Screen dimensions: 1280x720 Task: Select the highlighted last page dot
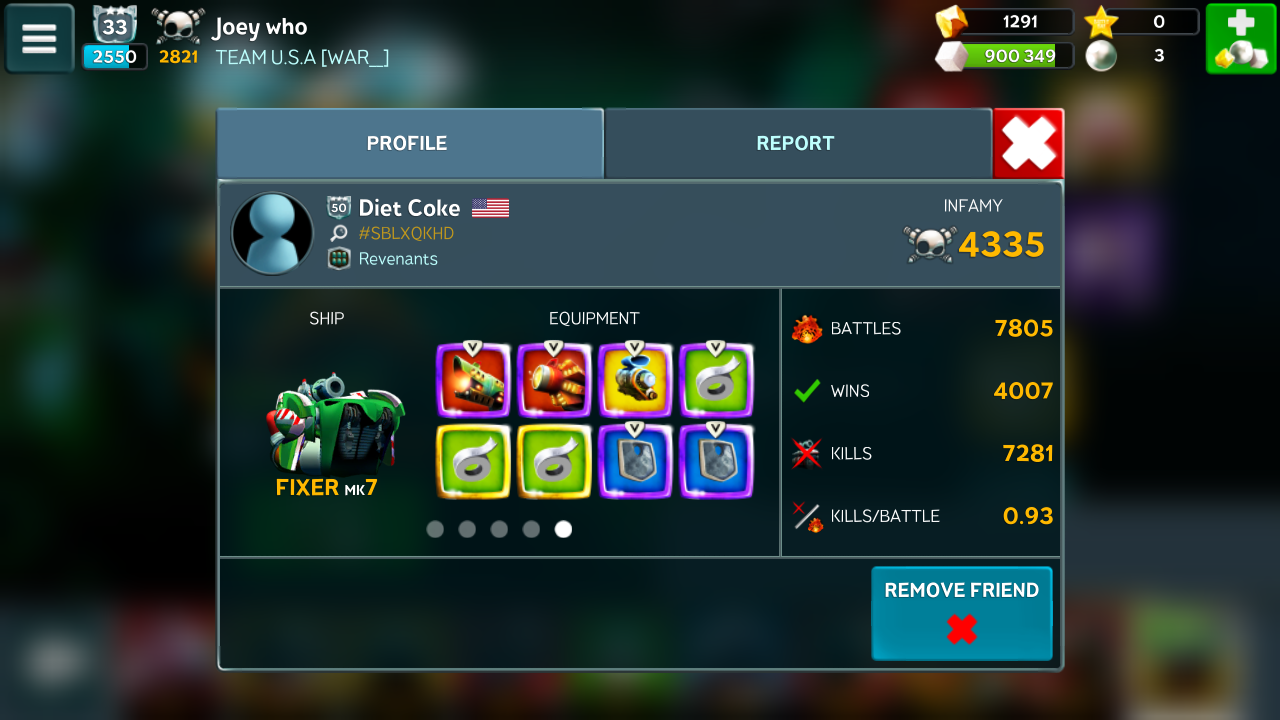pyautogui.click(x=563, y=529)
